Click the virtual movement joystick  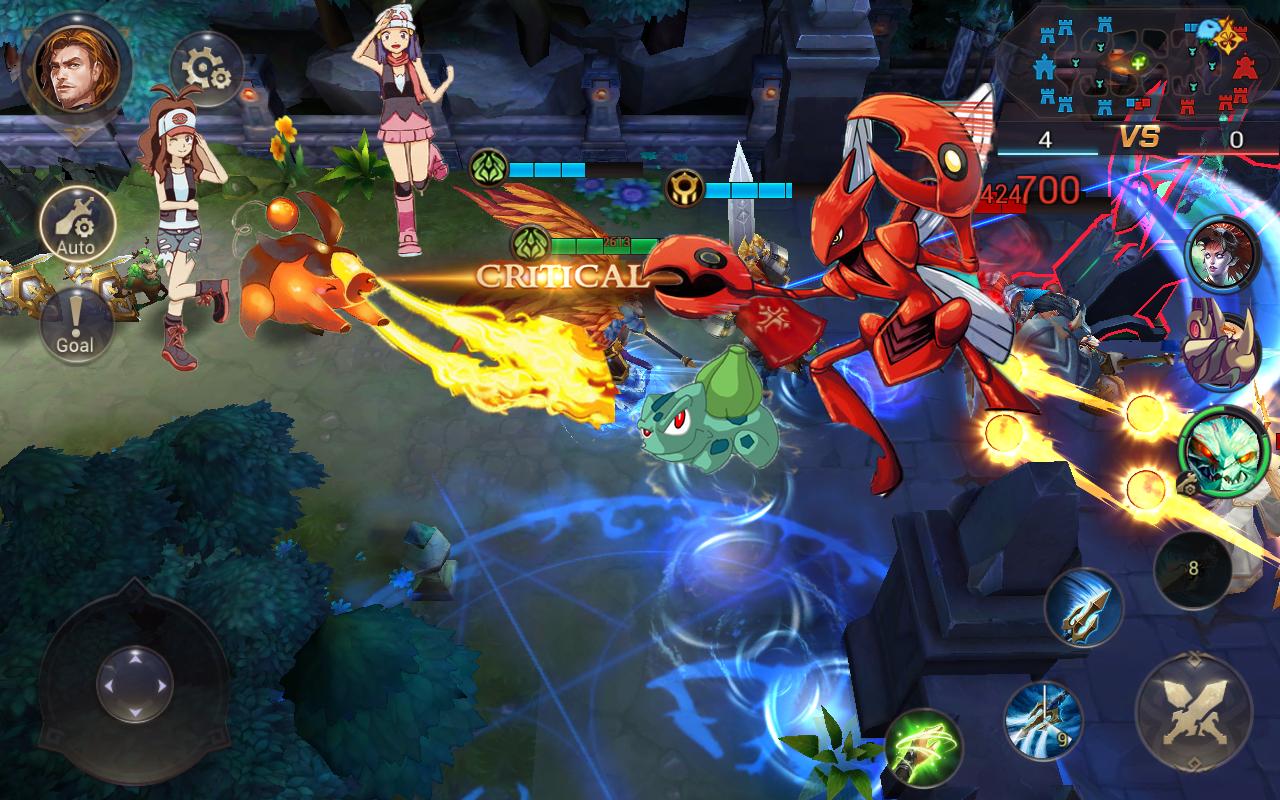pos(134,685)
